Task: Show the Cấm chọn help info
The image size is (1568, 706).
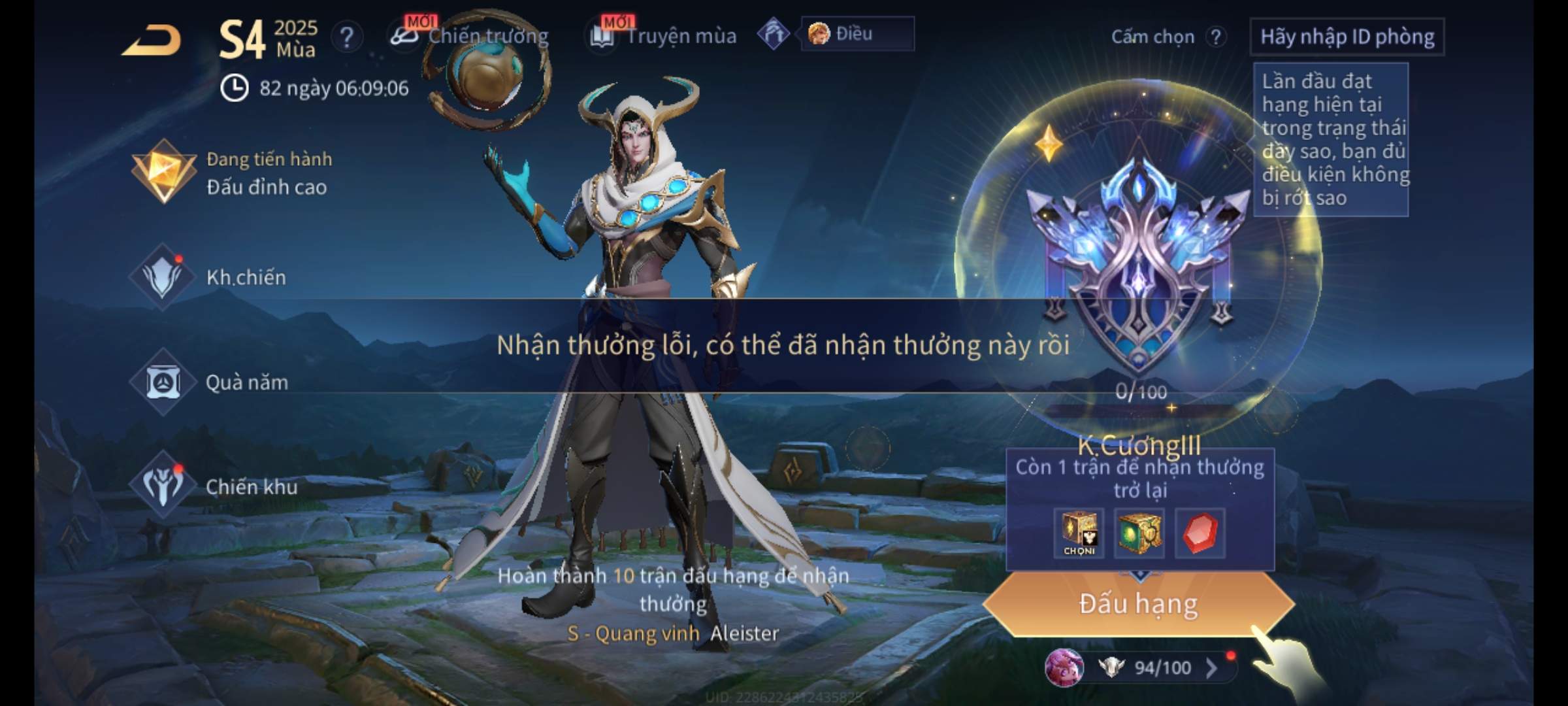Action: [x=1215, y=37]
